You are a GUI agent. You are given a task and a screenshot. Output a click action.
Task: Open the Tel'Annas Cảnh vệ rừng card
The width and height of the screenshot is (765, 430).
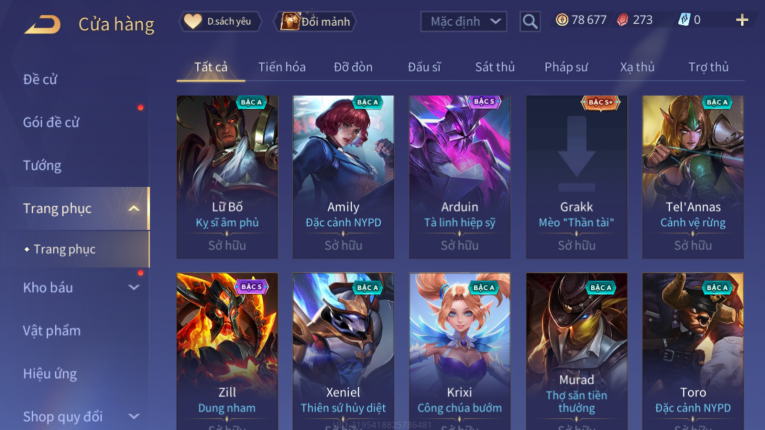coord(692,177)
